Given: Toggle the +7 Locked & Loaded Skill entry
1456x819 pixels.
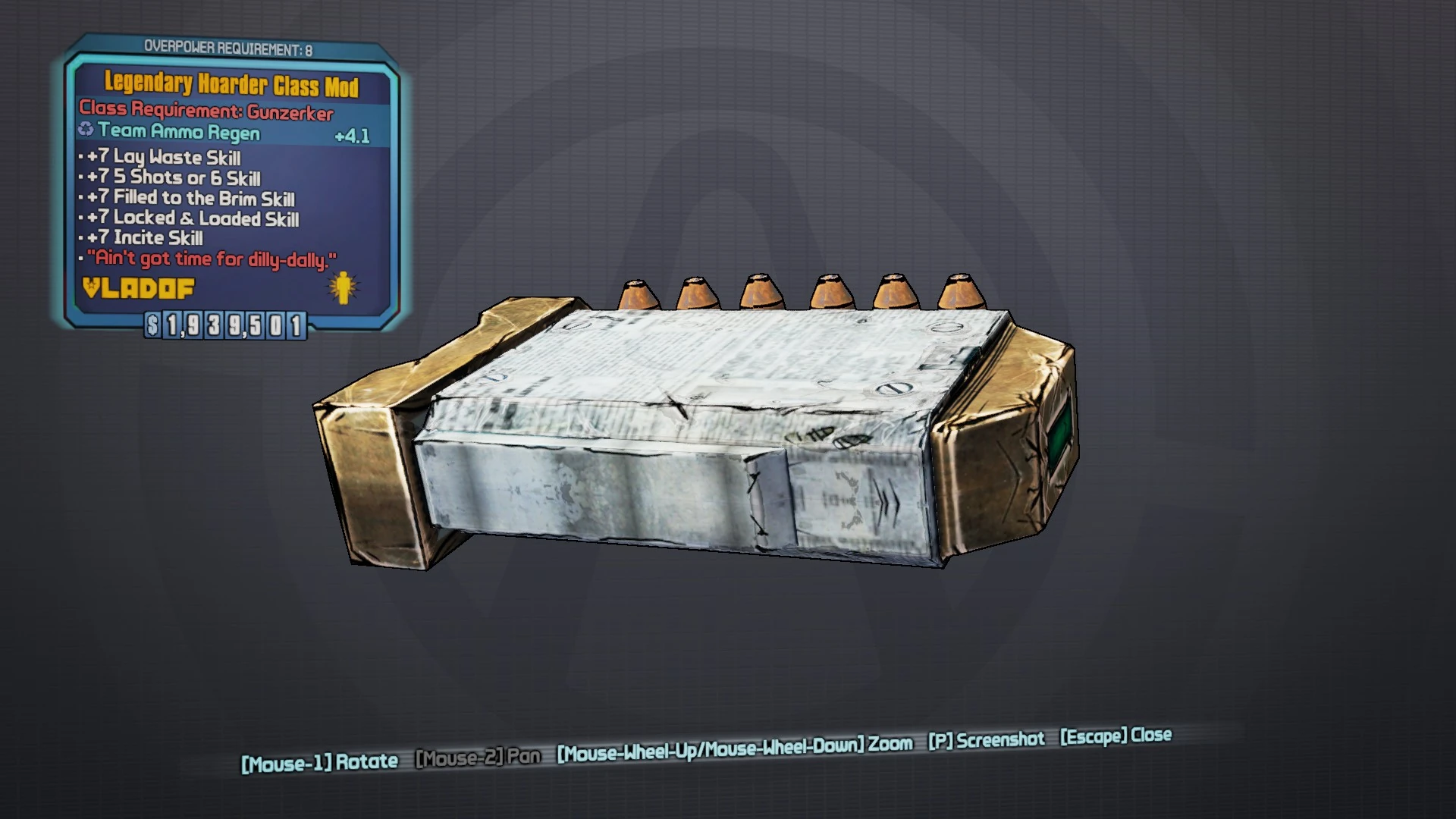Looking at the screenshot, I should pos(190,219).
